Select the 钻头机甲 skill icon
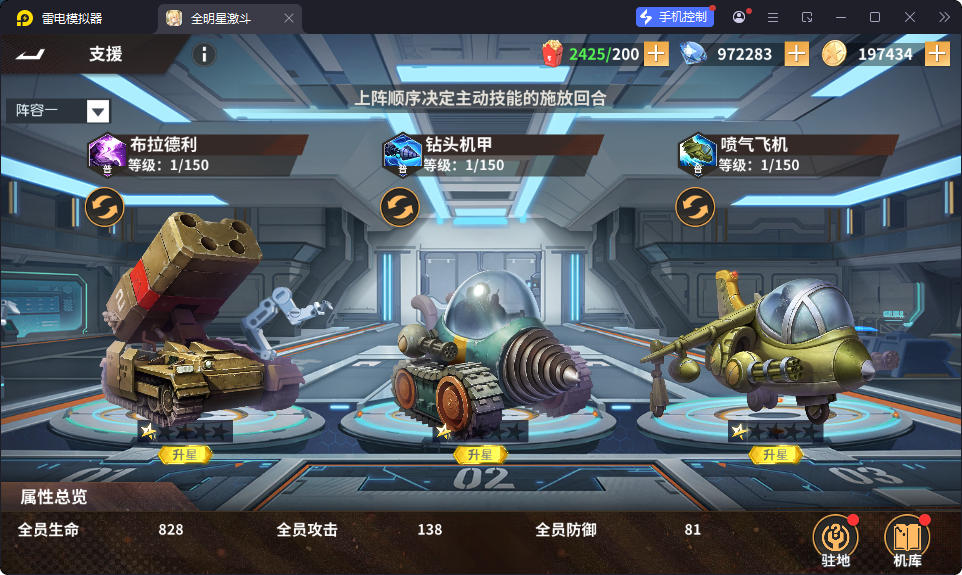The width and height of the screenshot is (962, 575). click(x=401, y=153)
